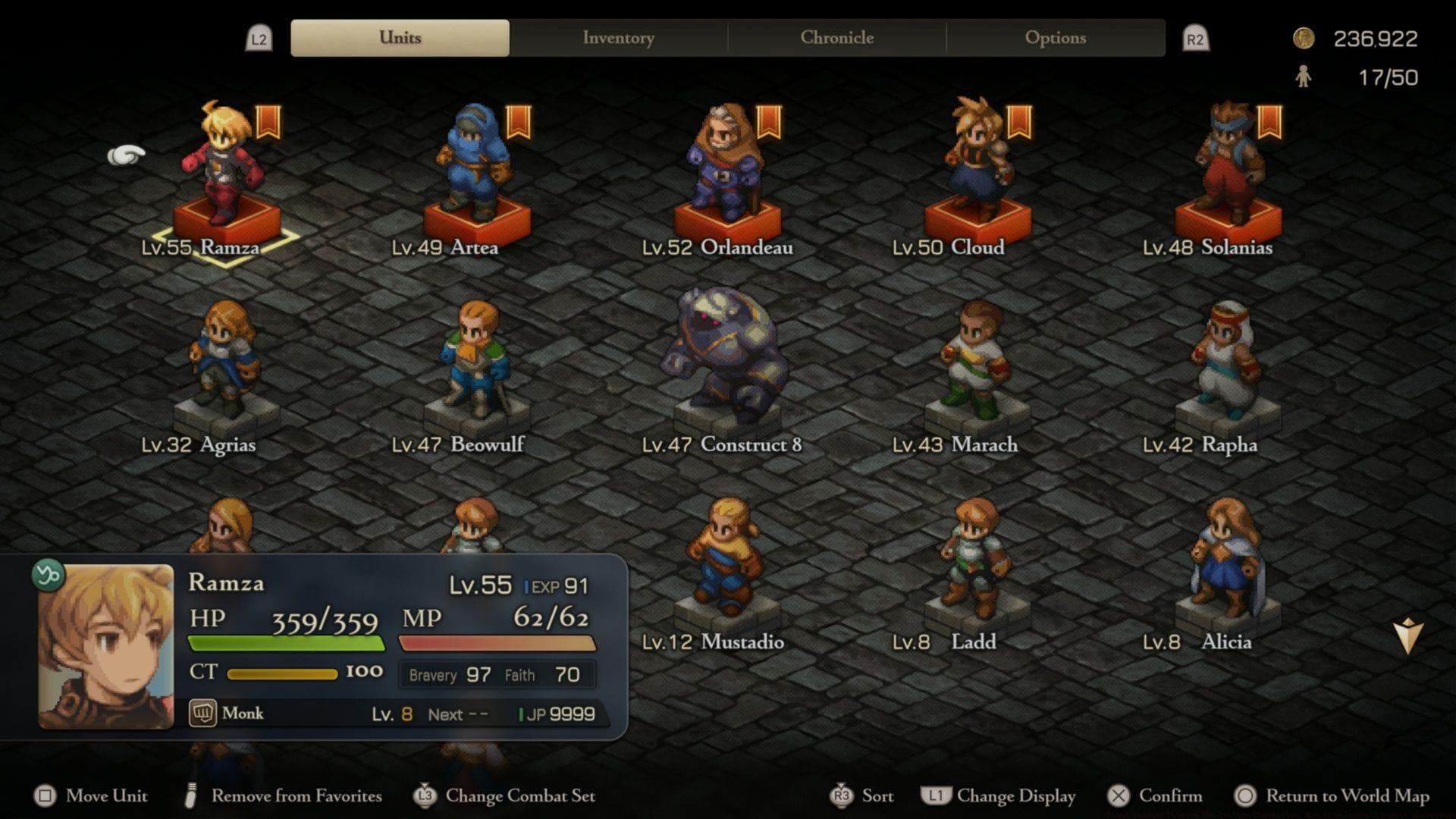Switch to the Inventory tab
The image size is (1456, 819).
point(617,36)
